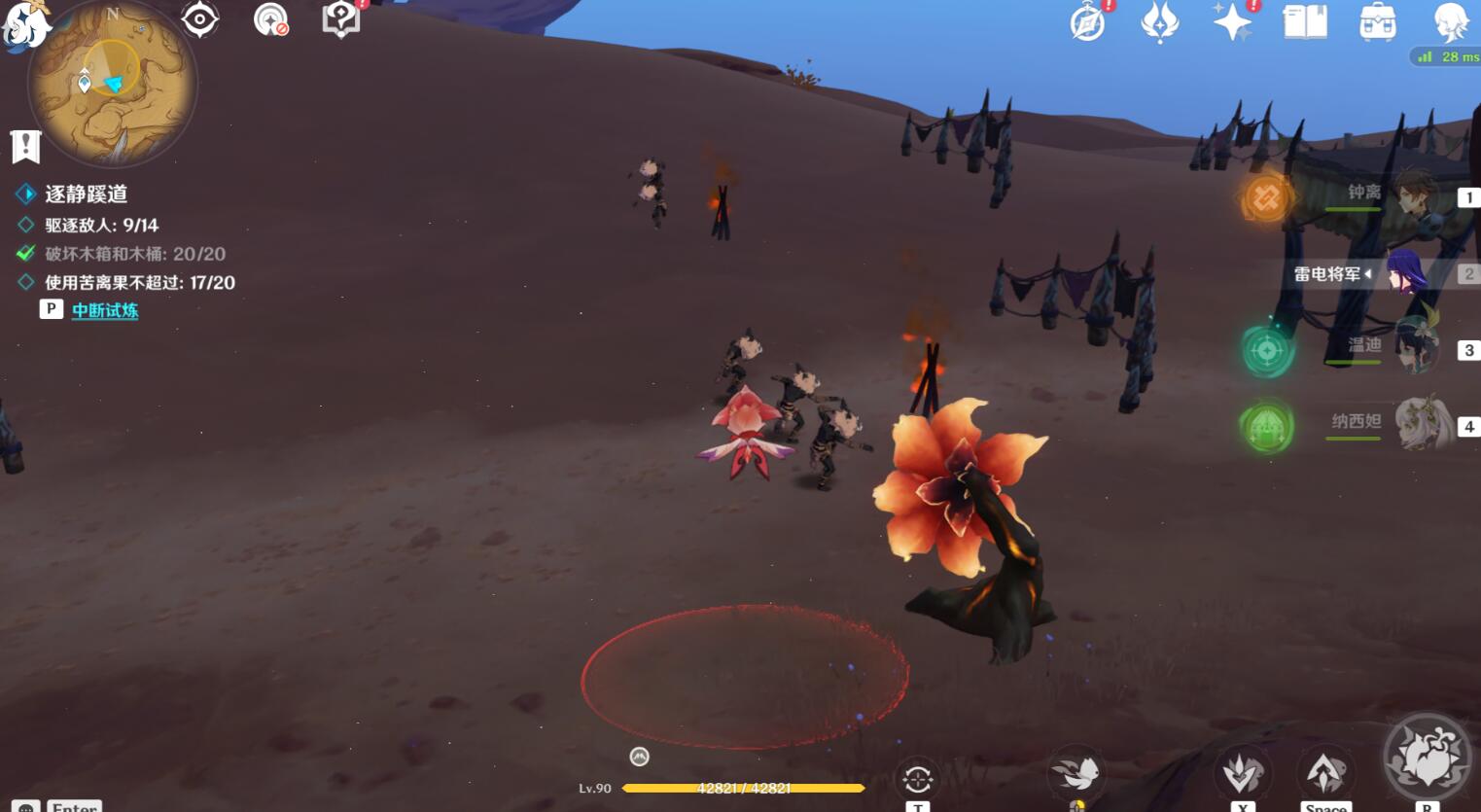Use the winged gadget icon
Viewport: 1481px width, 812px height.
(x=1075, y=775)
